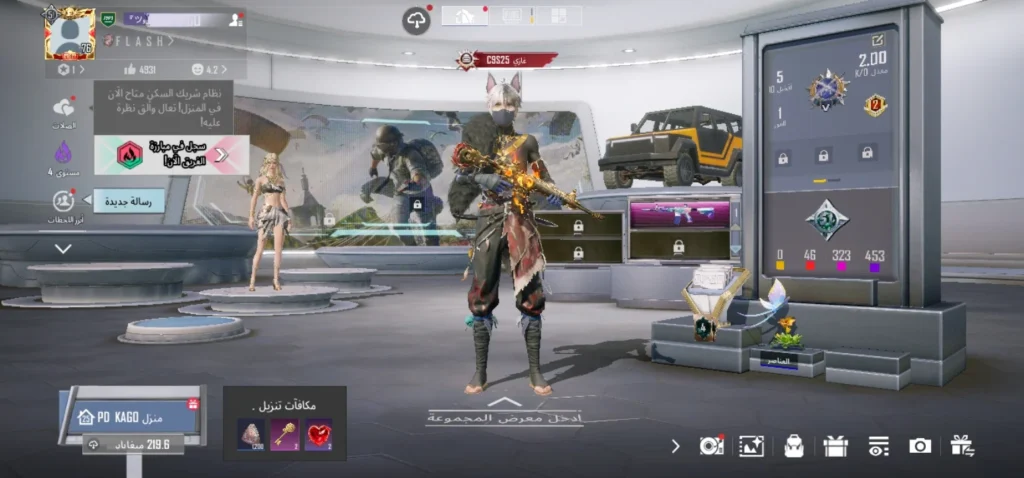
Task: Open the camera screenshot mode
Action: [920, 446]
